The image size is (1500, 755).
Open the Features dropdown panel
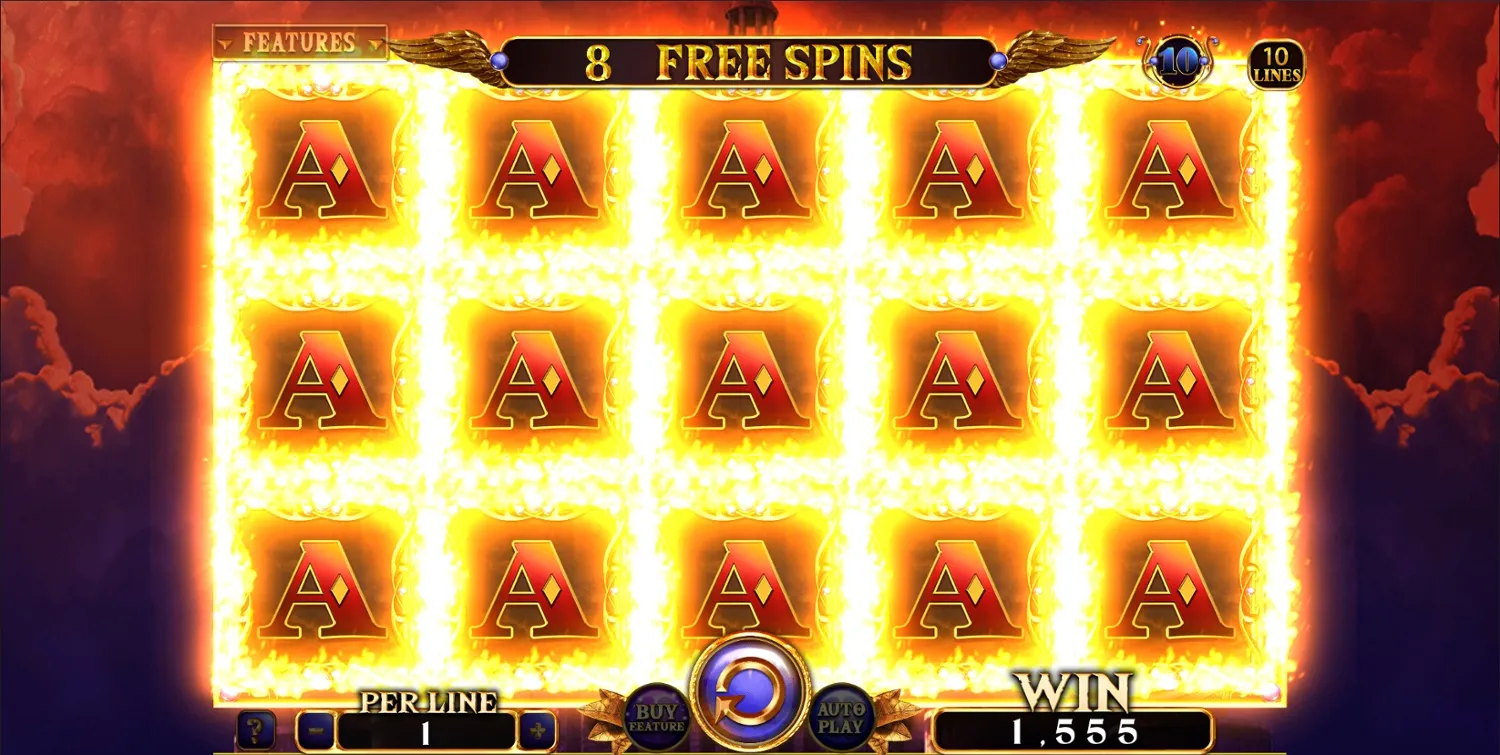[300, 42]
